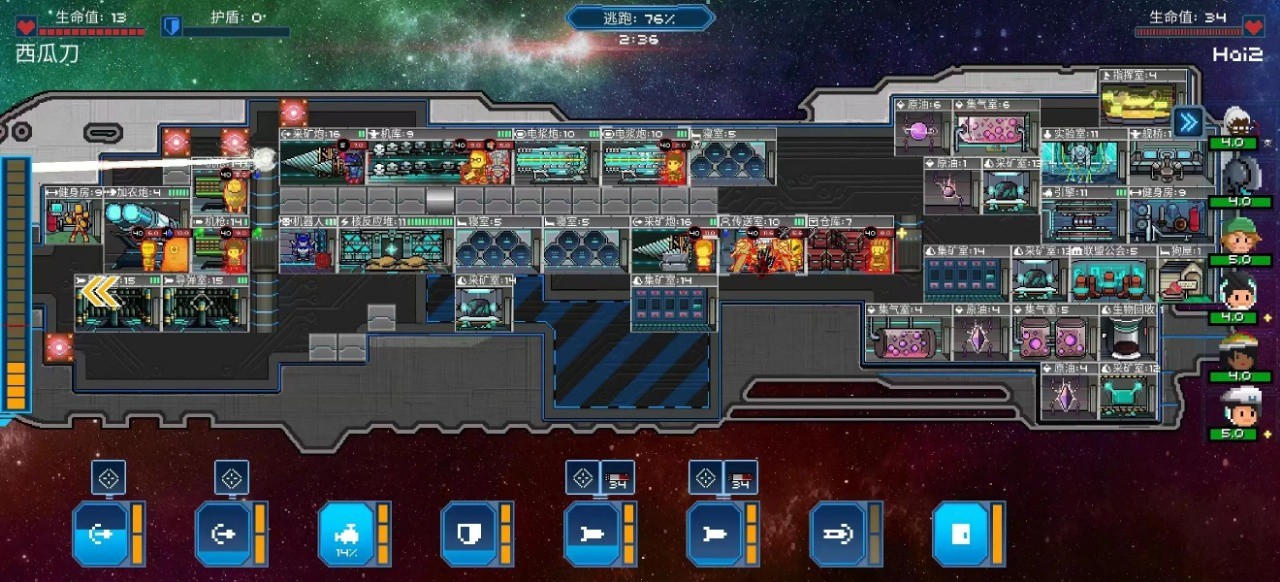The height and width of the screenshot is (582, 1280).
Task: Select the white-cap crew member portrait
Action: click(x=1239, y=409)
